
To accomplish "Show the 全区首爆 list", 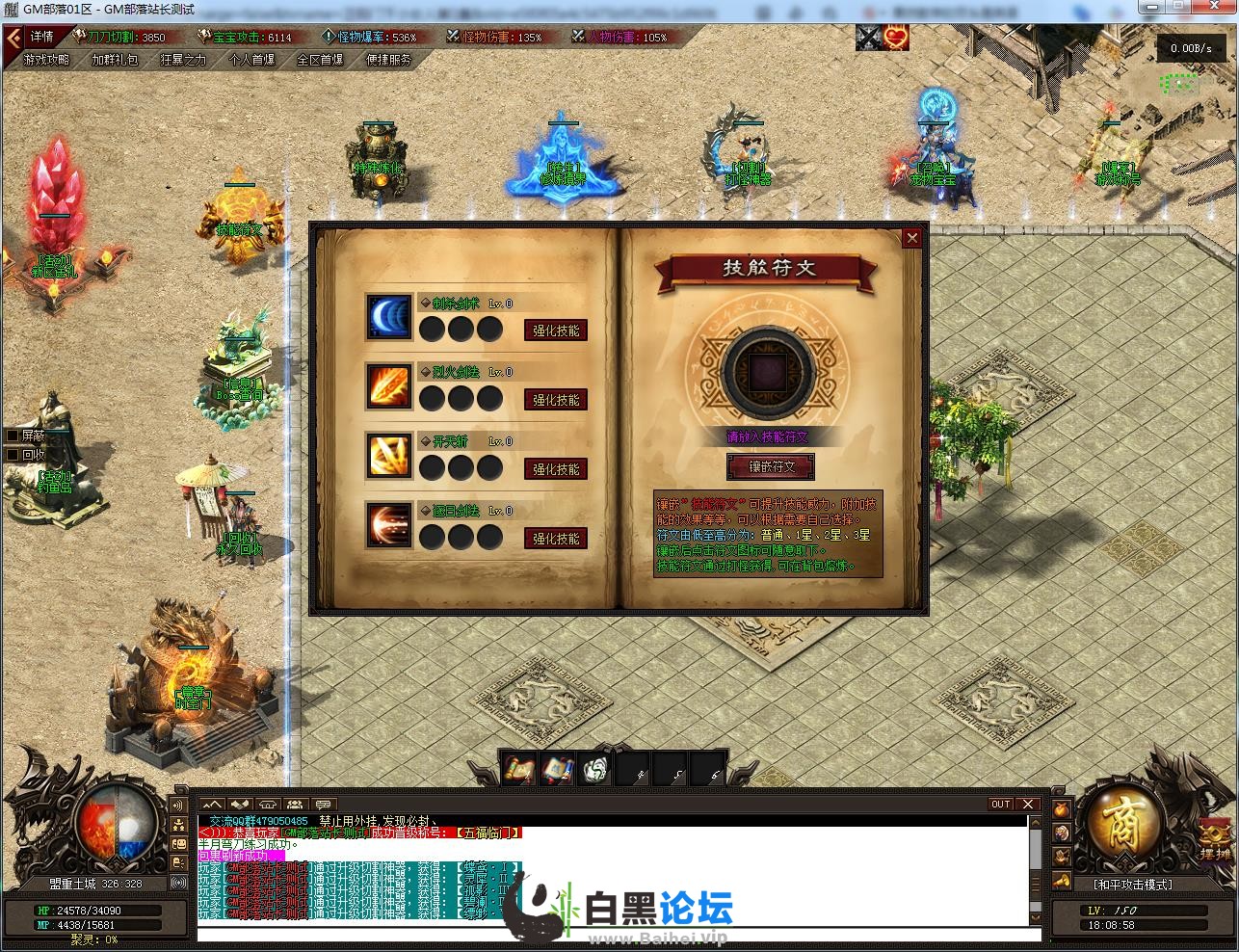I will tap(320, 60).
